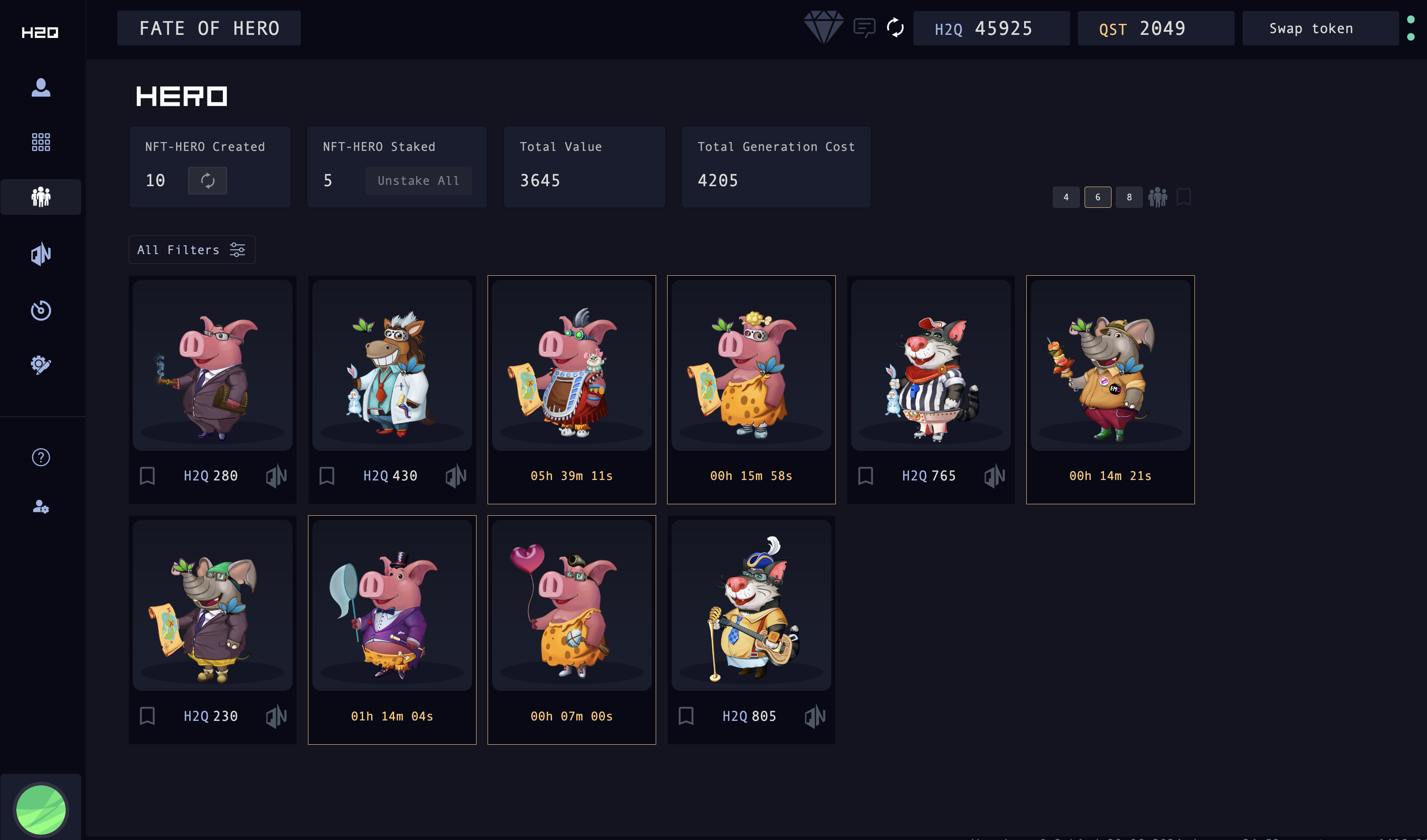Set grid layout to 8 columns
The height and width of the screenshot is (840, 1427).
1129,197
